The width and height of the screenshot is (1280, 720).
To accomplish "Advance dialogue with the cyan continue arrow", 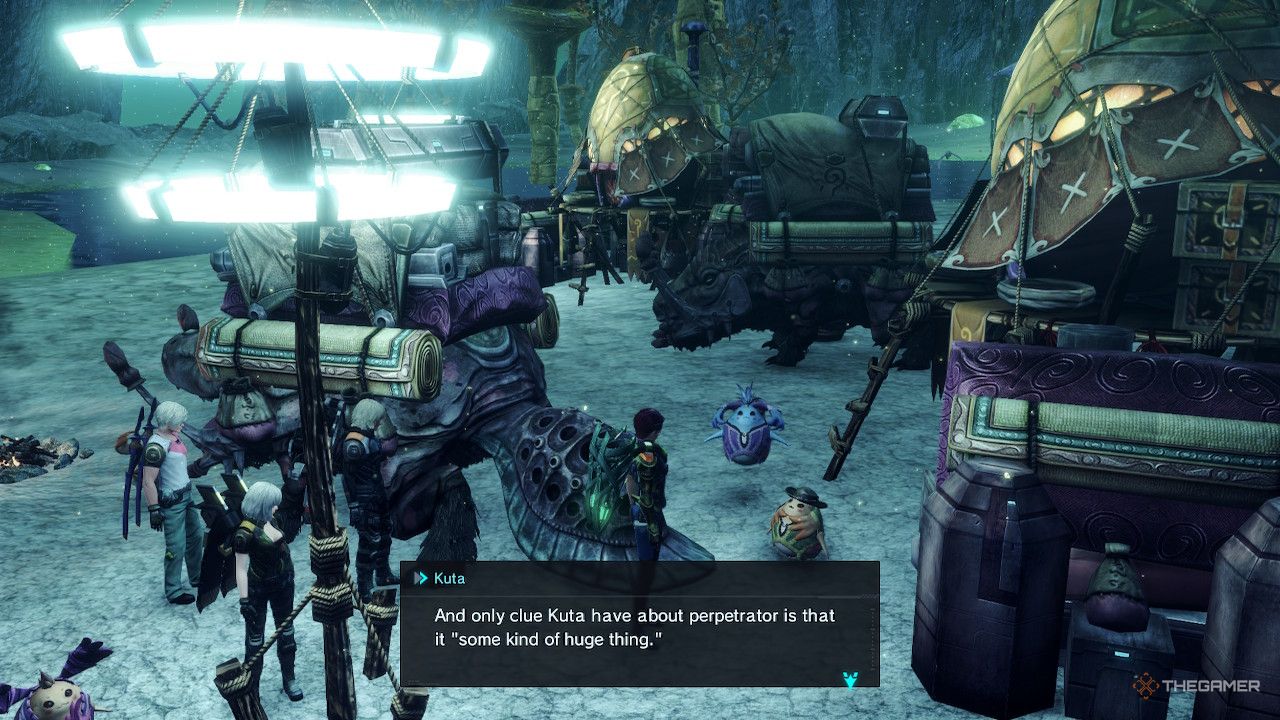I will point(850,679).
